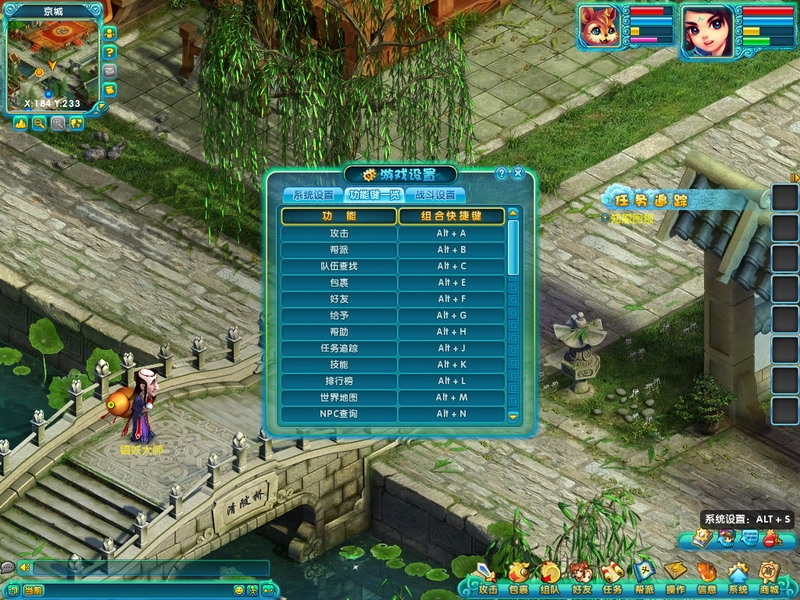Open the 任务 quest scroll menu

(611, 574)
